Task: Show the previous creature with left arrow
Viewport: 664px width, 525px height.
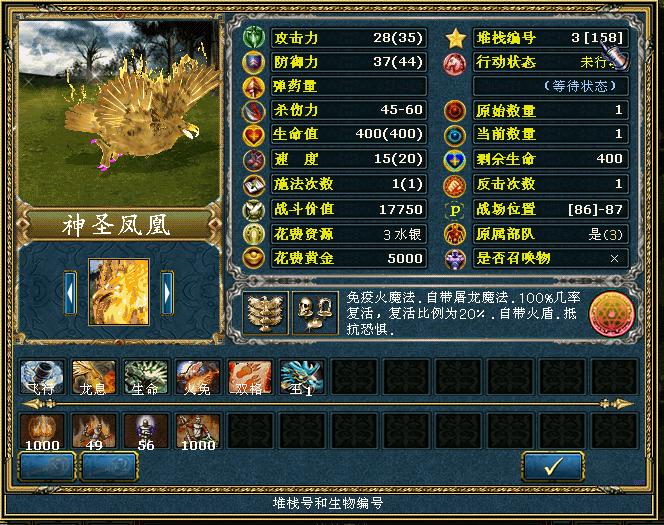Action: coord(70,292)
